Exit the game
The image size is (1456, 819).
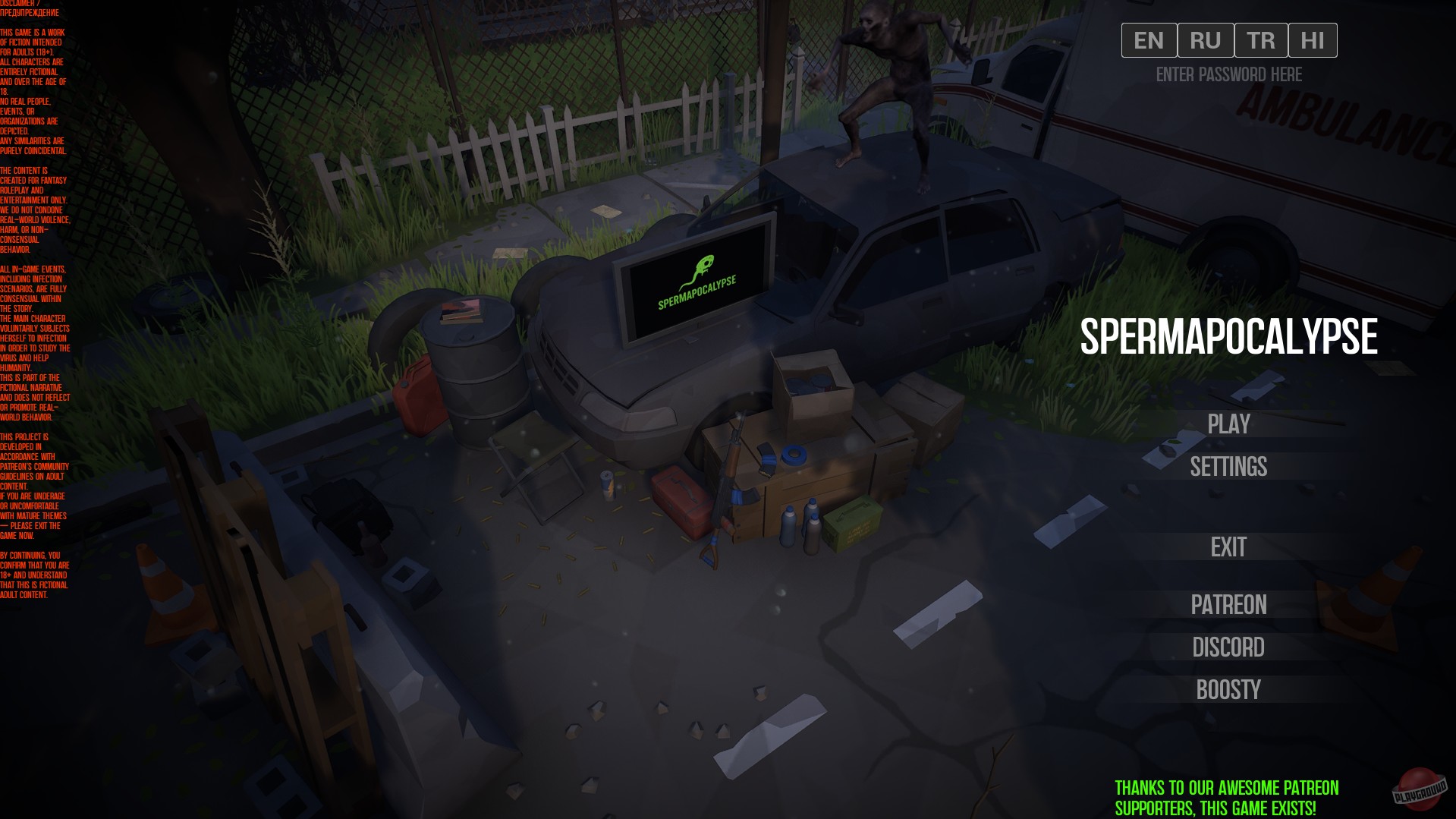(x=1228, y=547)
